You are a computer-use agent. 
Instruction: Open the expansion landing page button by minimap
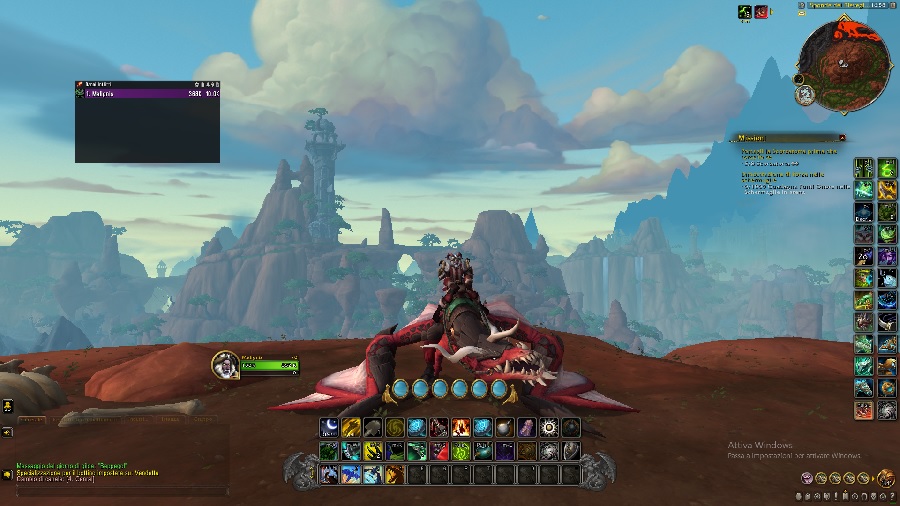click(x=805, y=94)
